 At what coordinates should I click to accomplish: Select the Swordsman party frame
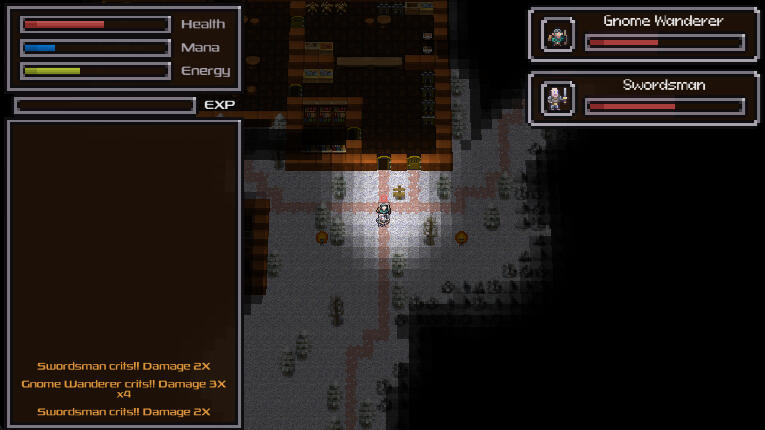click(x=645, y=98)
